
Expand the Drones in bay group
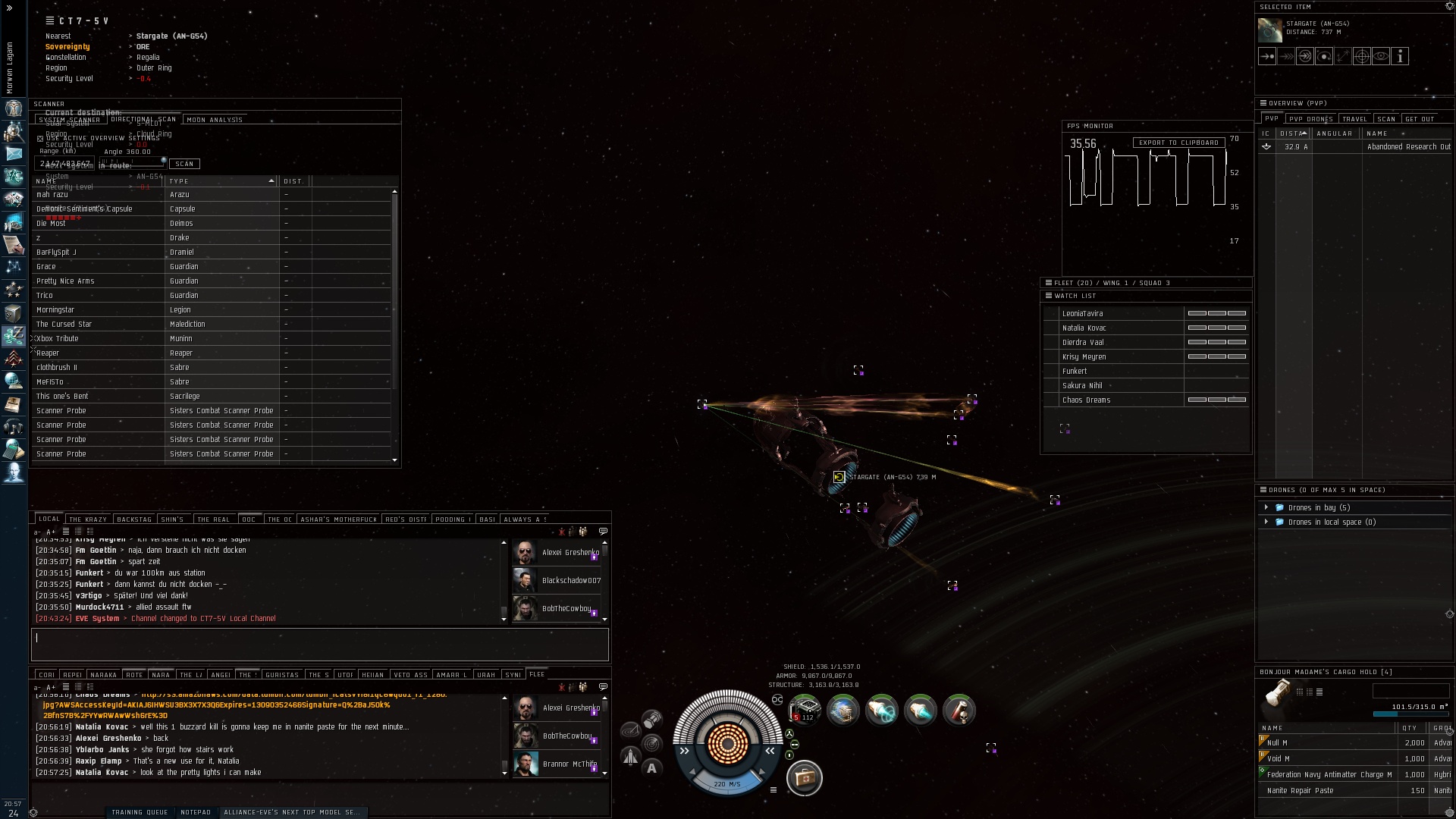click(1266, 507)
